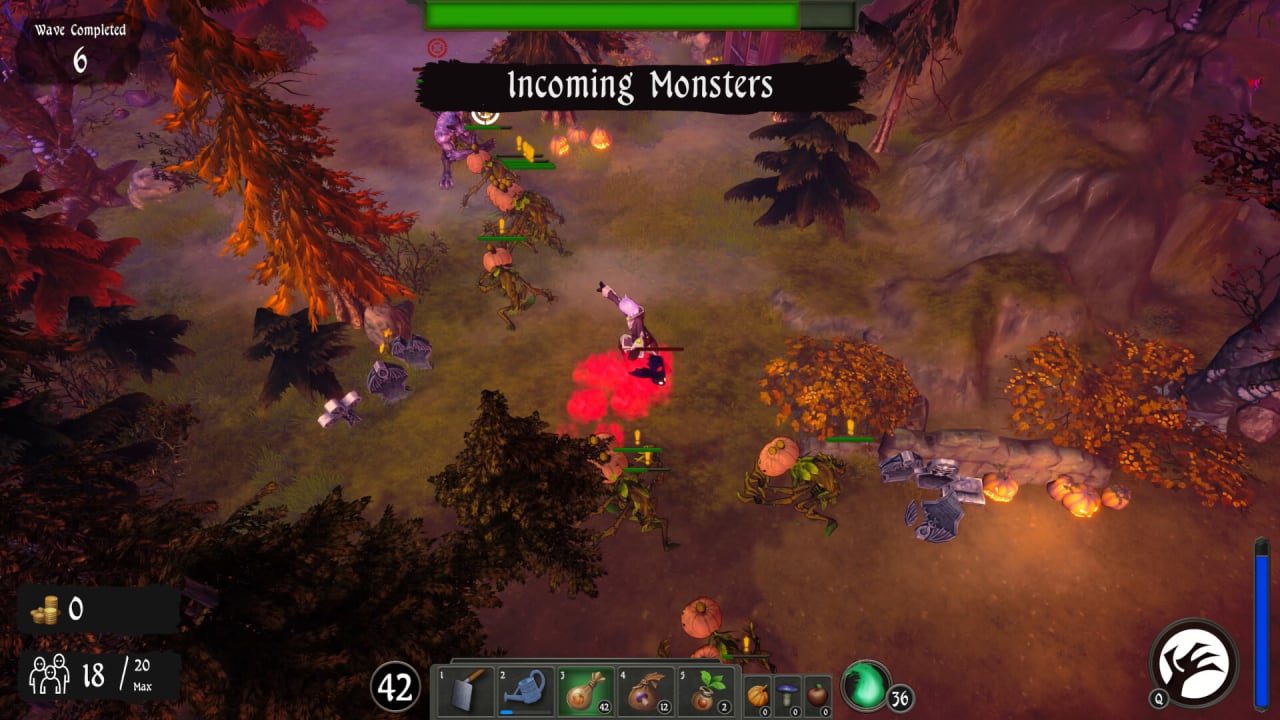This screenshot has width=1280, height=720.
Task: Select the cleaver in hotbar slot 1
Action: click(x=465, y=691)
